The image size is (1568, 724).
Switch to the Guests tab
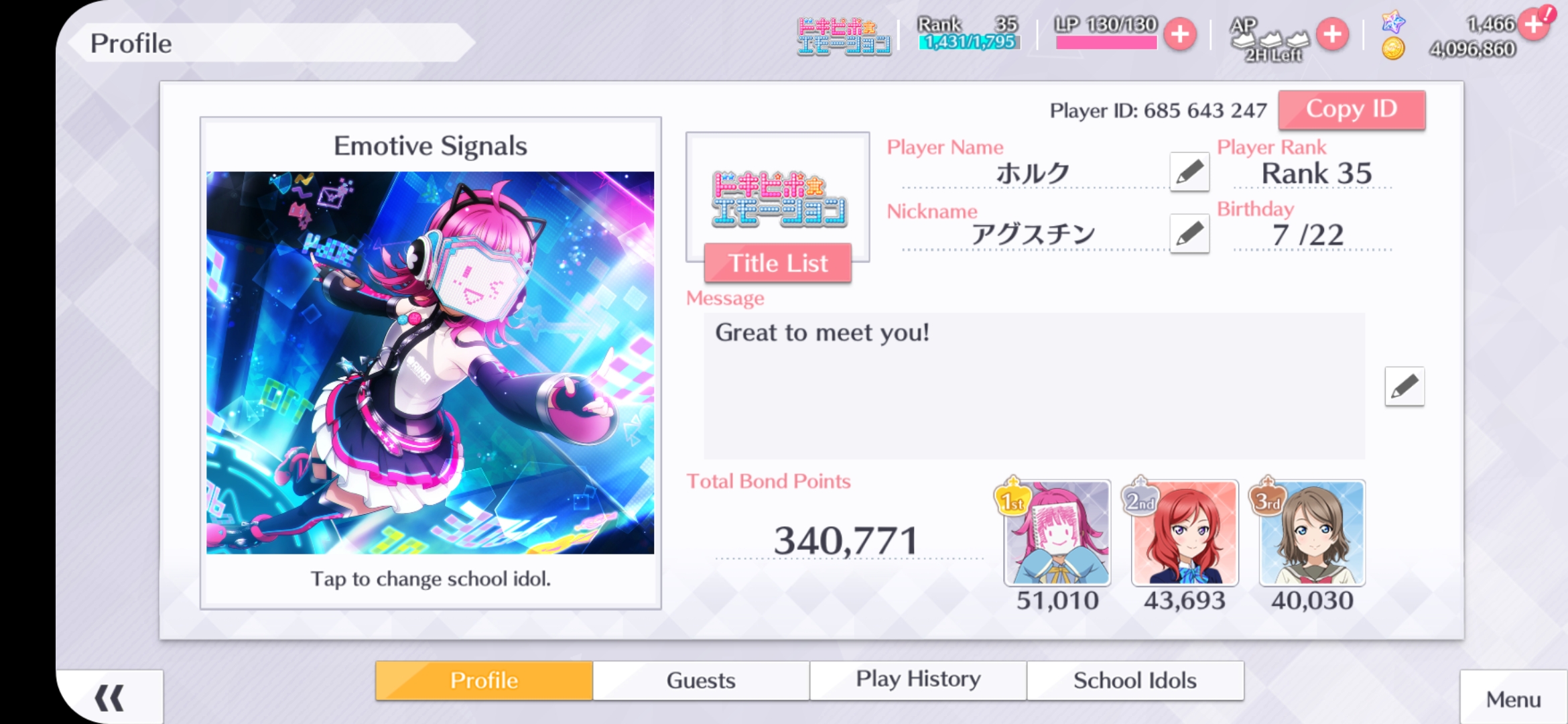701,680
